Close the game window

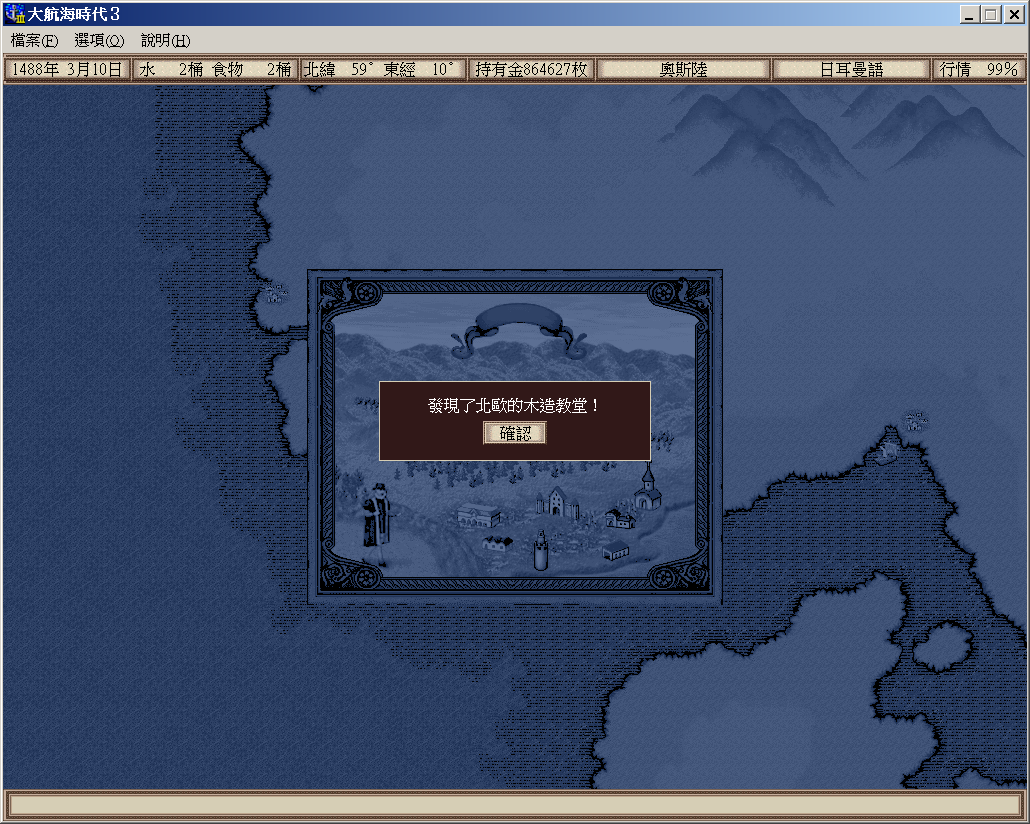tap(1013, 15)
